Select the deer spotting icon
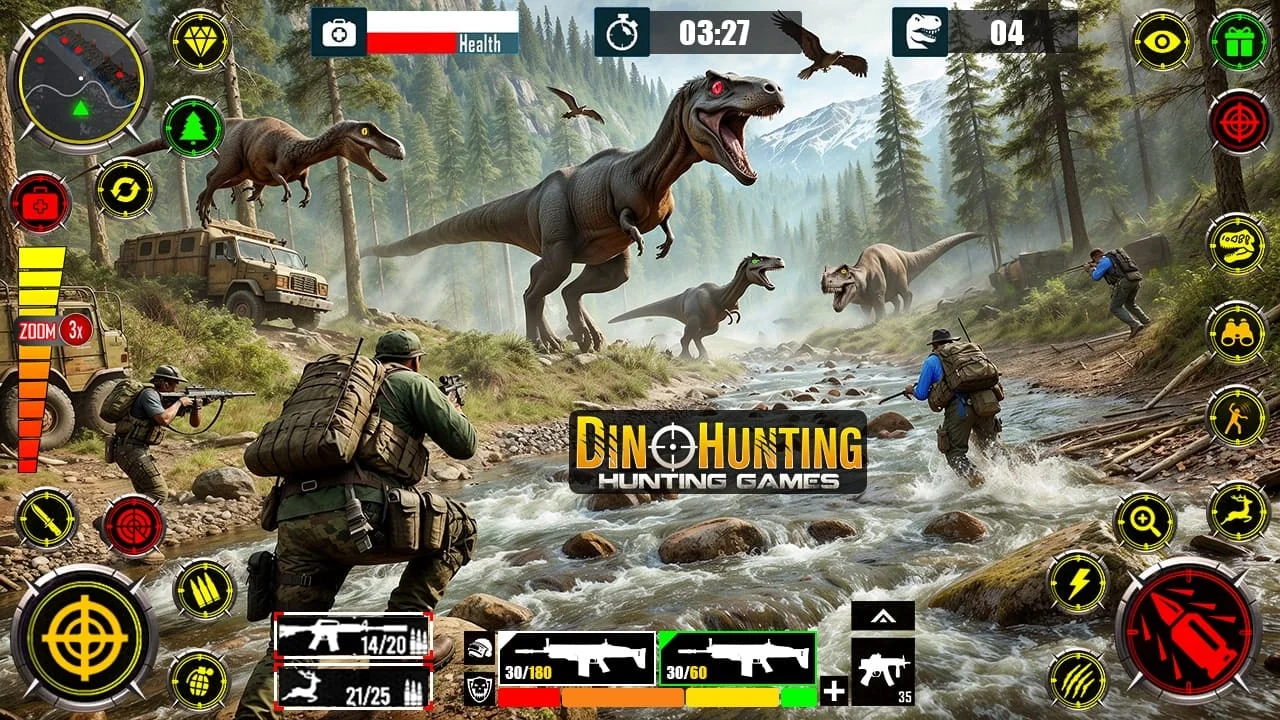Screen dimensions: 1280x720 click(x=1240, y=513)
